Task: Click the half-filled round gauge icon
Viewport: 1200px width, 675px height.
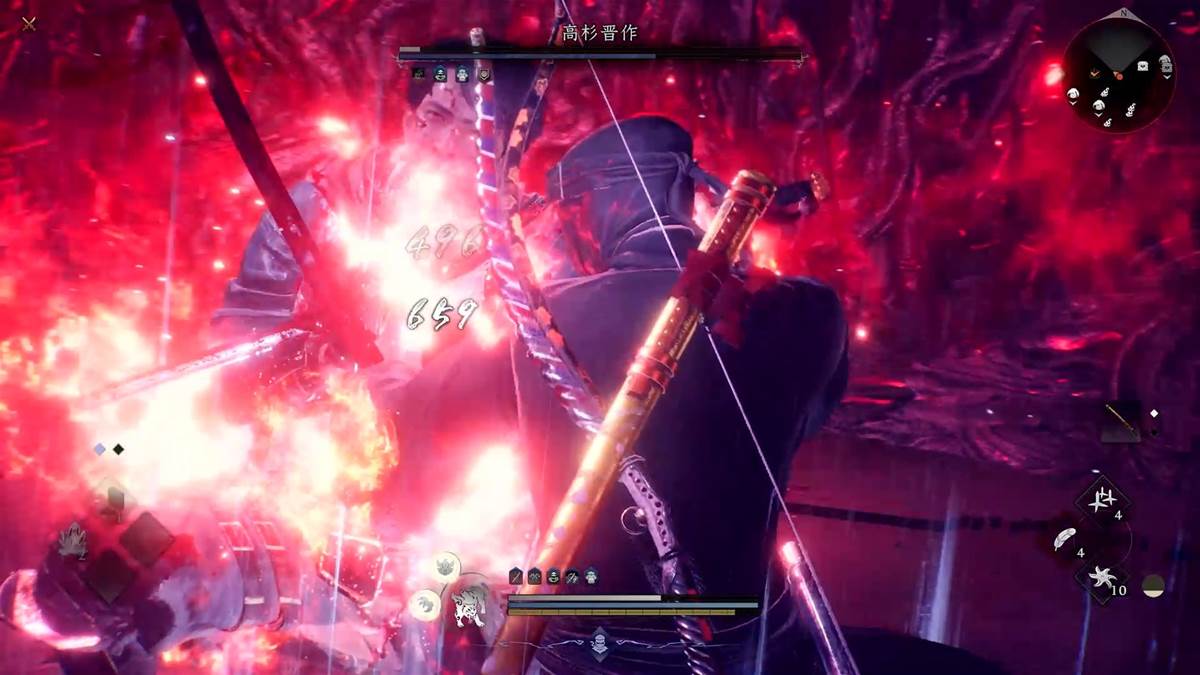Action: click(x=1154, y=586)
